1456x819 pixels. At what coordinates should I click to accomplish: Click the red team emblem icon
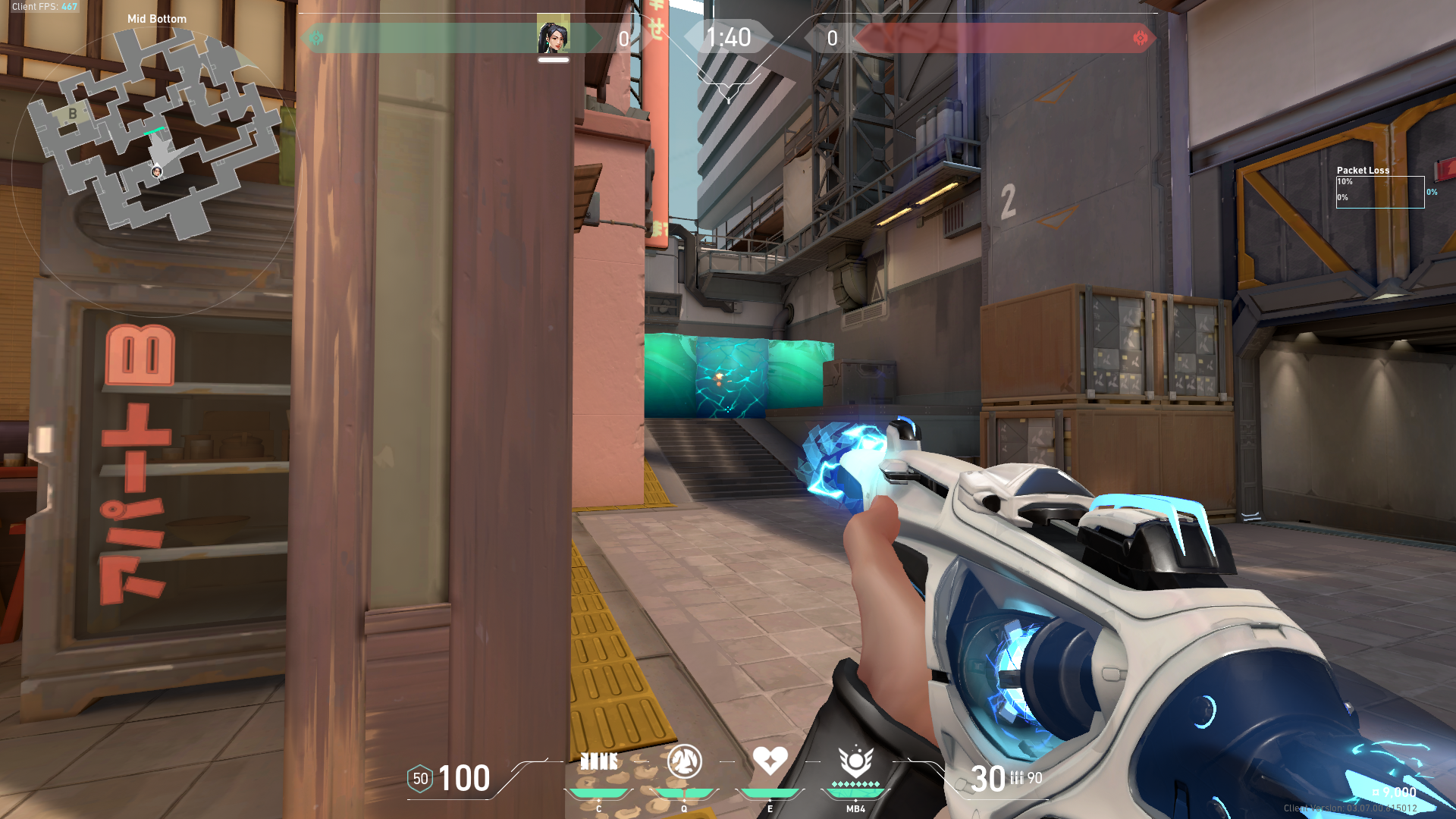click(1140, 38)
